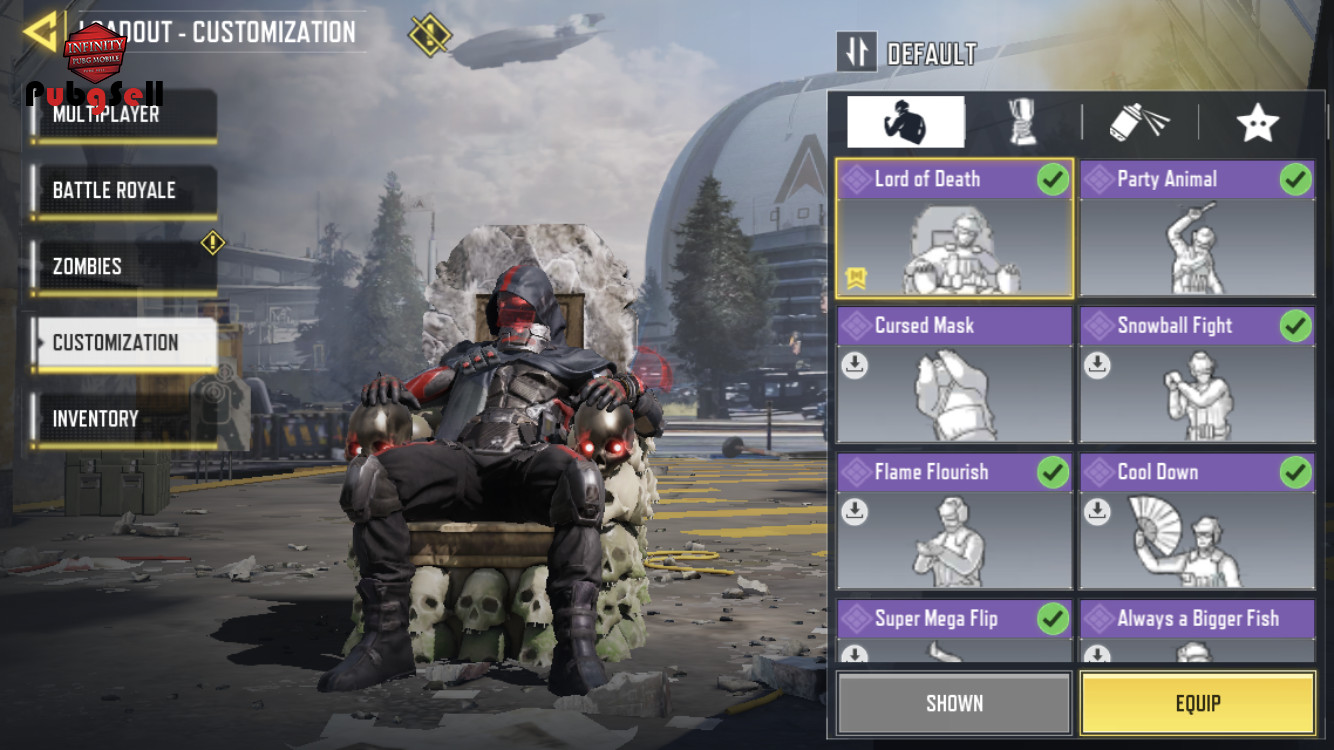Select the Cursed Mask emote
Viewport: 1334px width, 750px height.
[x=954, y=375]
